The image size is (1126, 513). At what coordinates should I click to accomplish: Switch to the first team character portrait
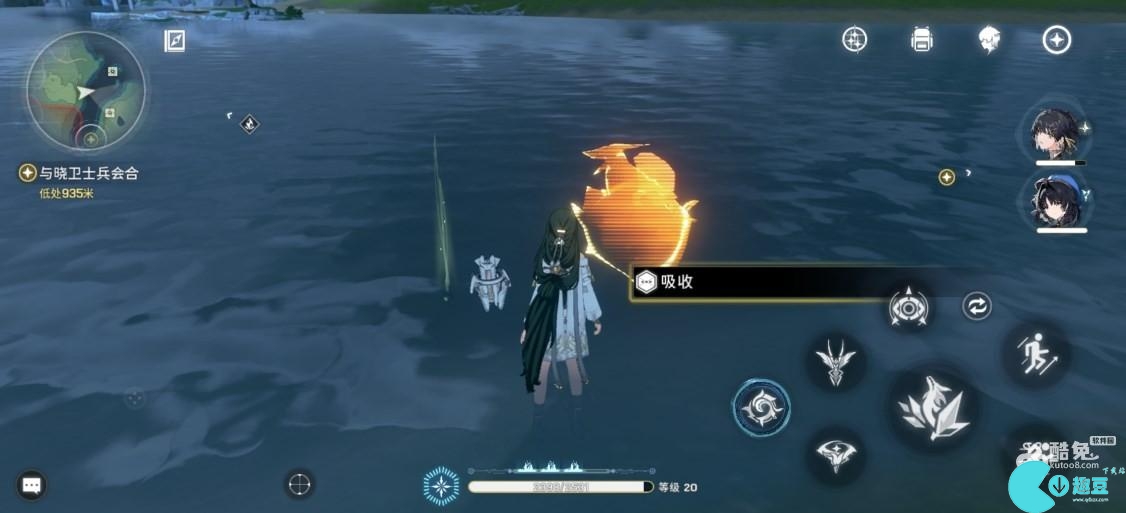(x=1058, y=131)
